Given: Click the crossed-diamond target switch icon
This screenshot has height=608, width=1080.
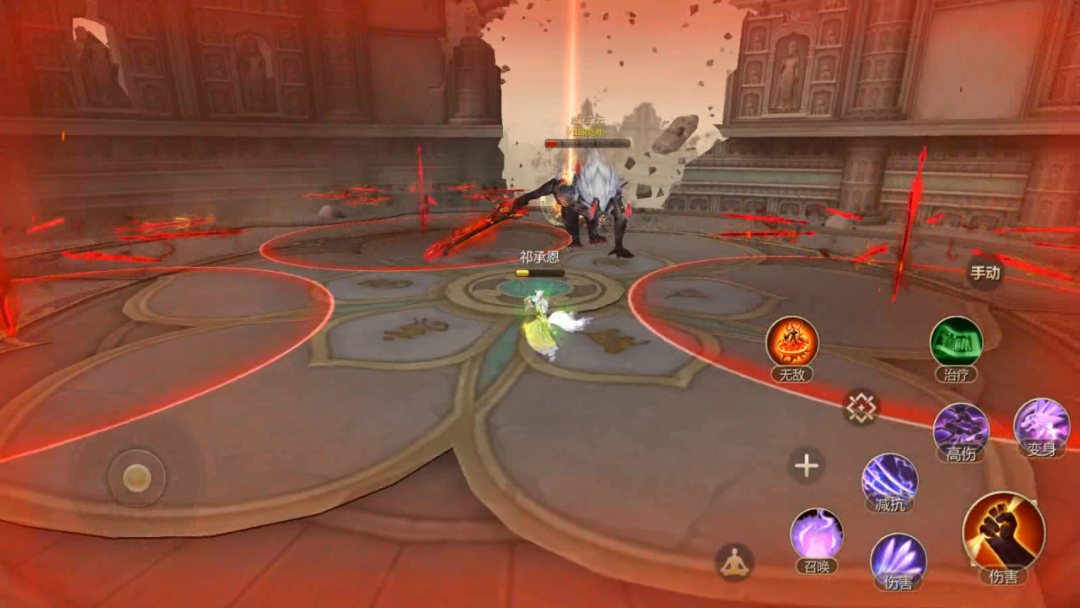Looking at the screenshot, I should click(x=860, y=406).
